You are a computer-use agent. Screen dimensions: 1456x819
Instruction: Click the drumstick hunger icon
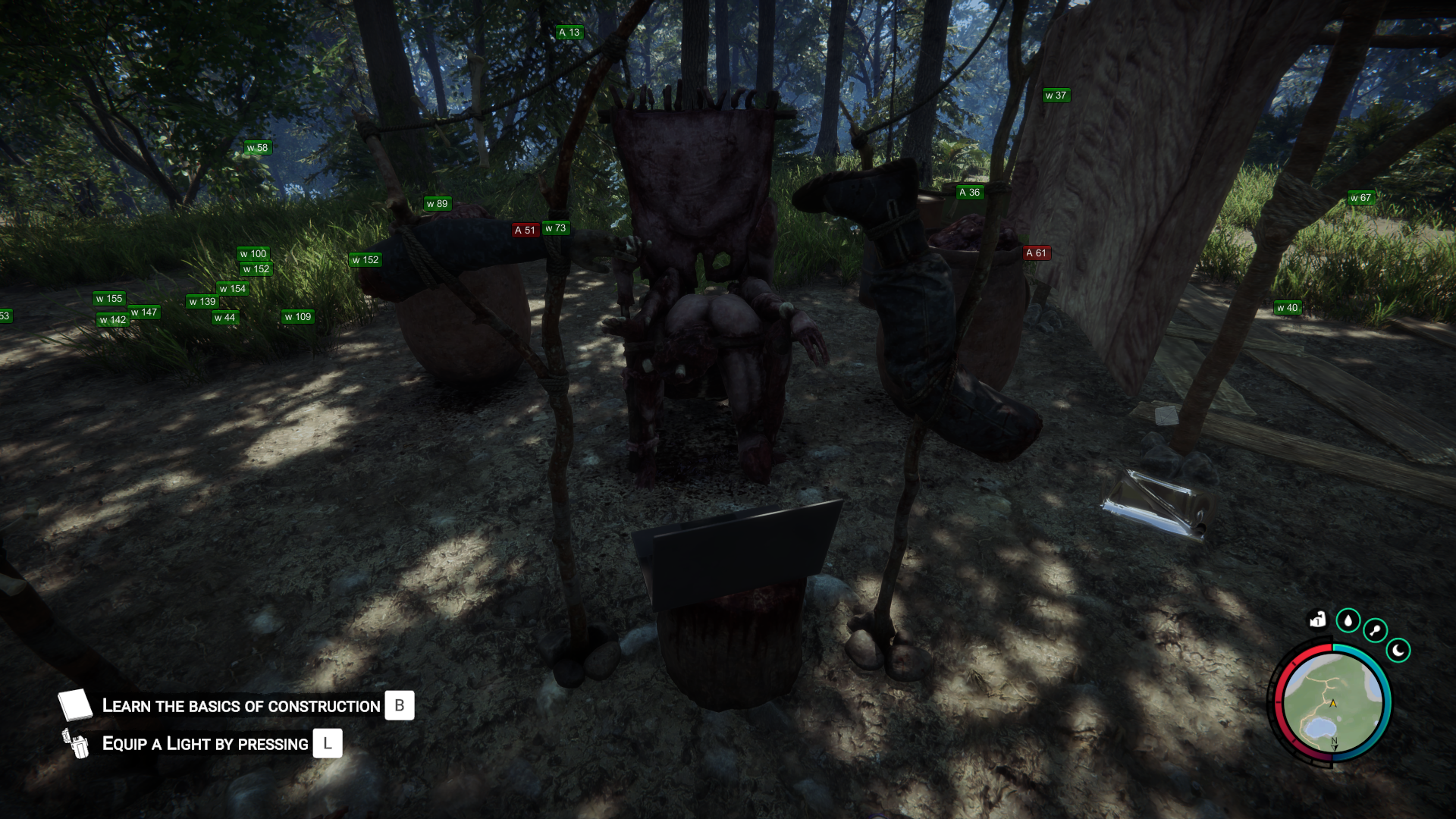point(1375,630)
